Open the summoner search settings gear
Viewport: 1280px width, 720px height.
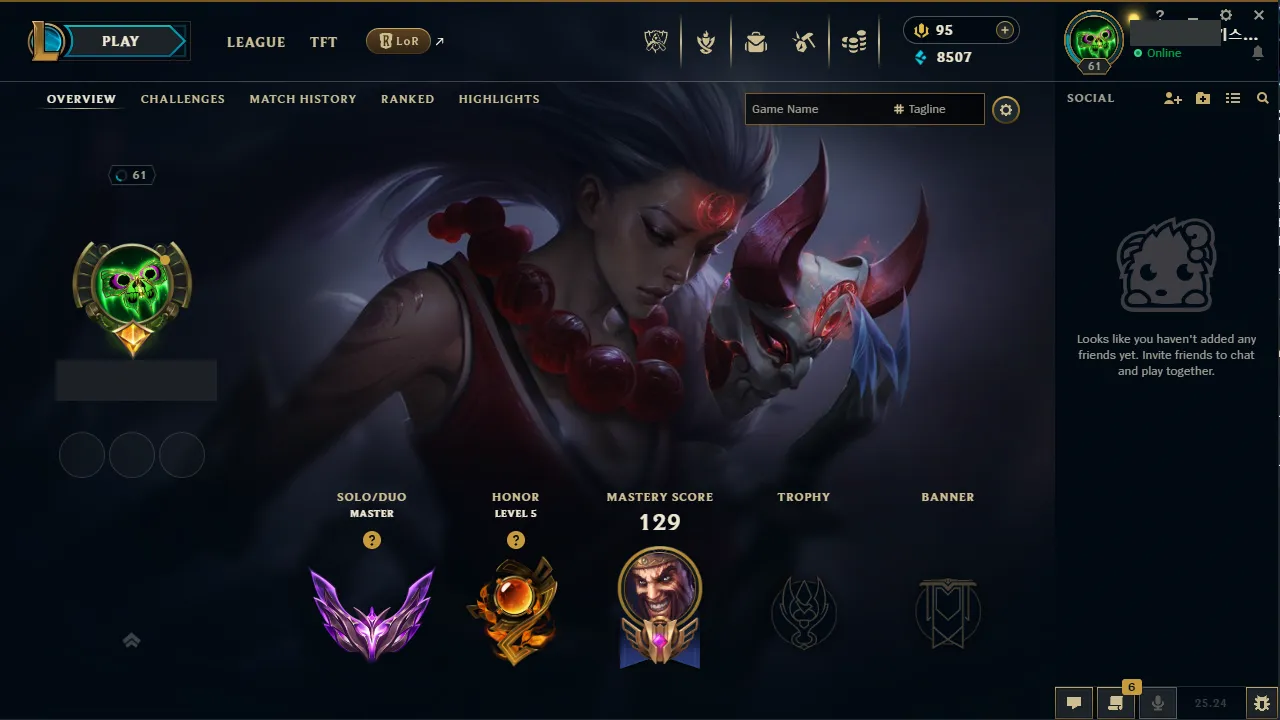tap(1006, 110)
